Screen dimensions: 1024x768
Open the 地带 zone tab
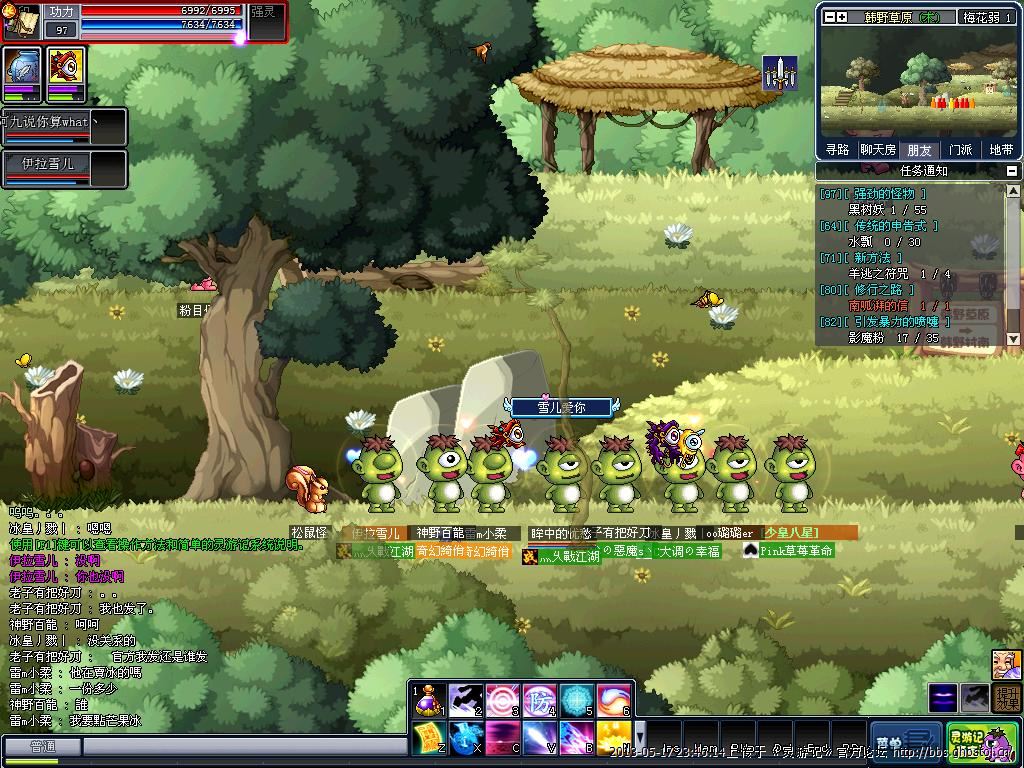tap(1000, 150)
